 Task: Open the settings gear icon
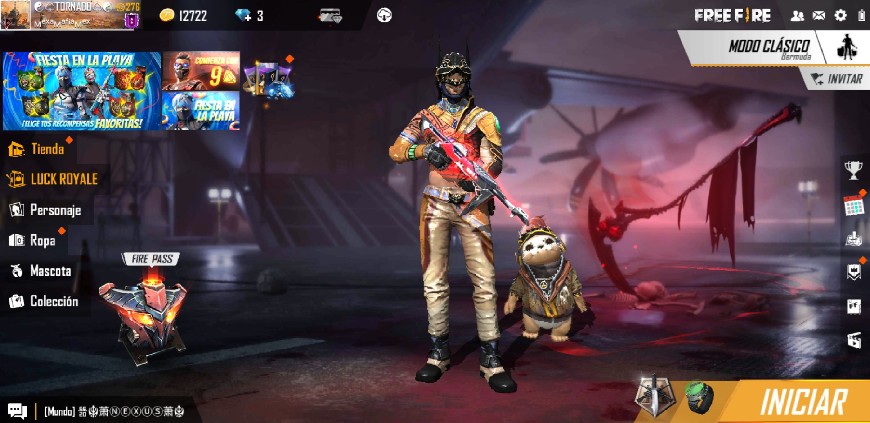click(x=840, y=15)
